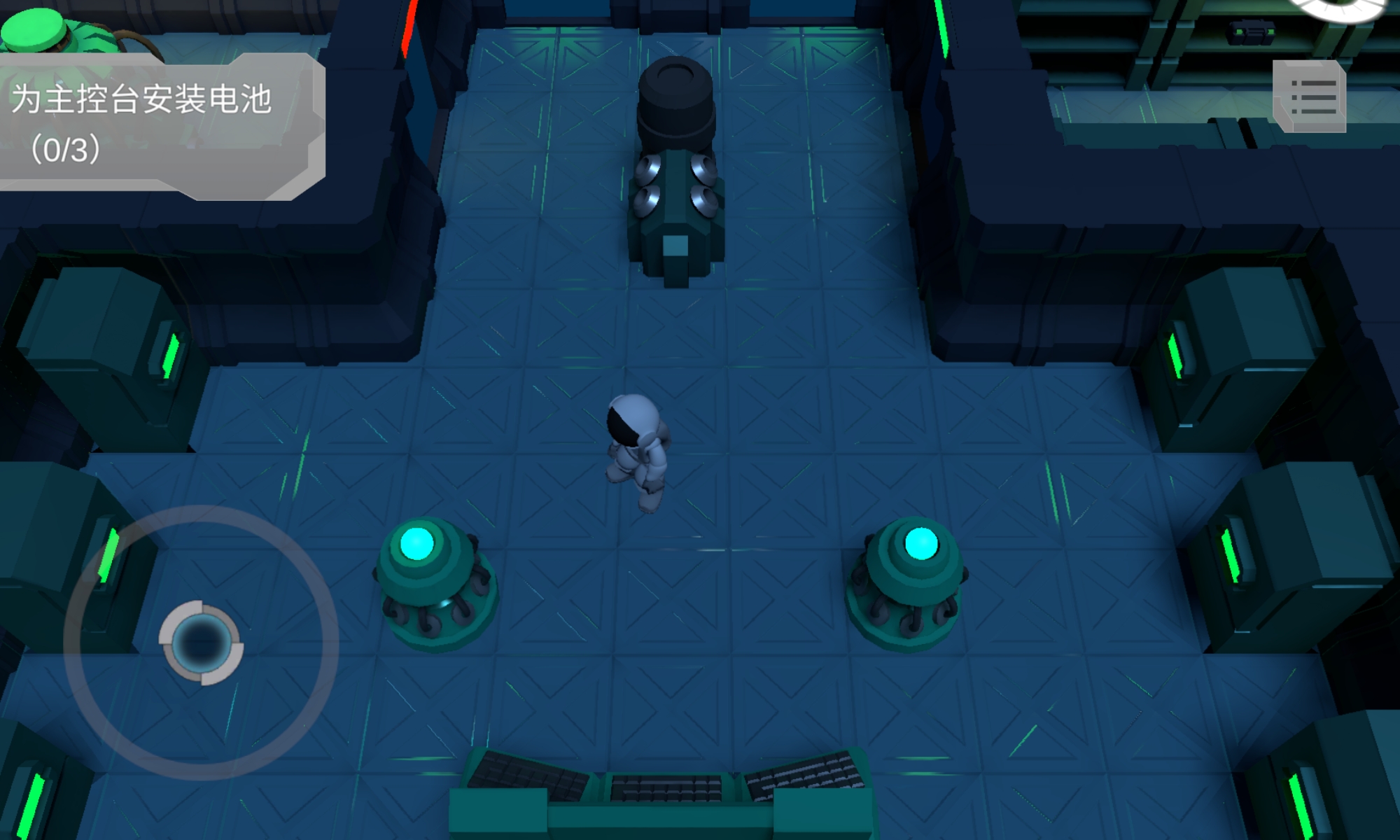Select the astronaut character

click(x=637, y=448)
